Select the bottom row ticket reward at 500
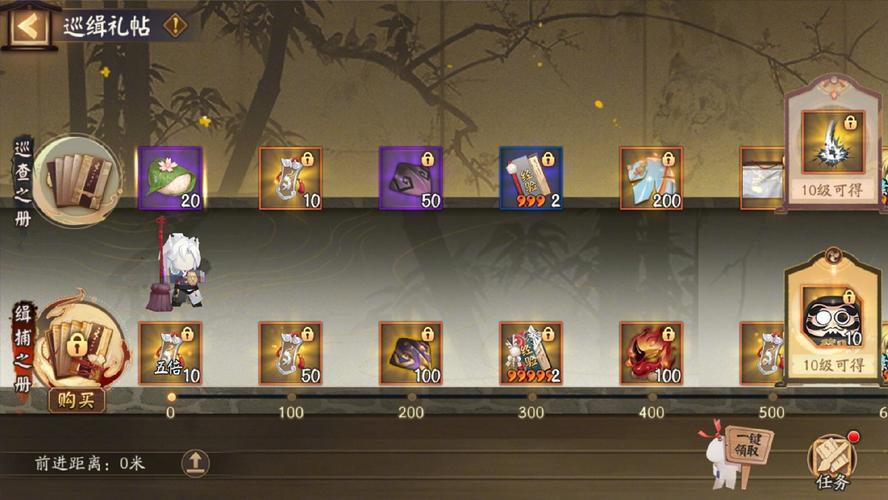Viewport: 888px width, 500px height. [766, 353]
